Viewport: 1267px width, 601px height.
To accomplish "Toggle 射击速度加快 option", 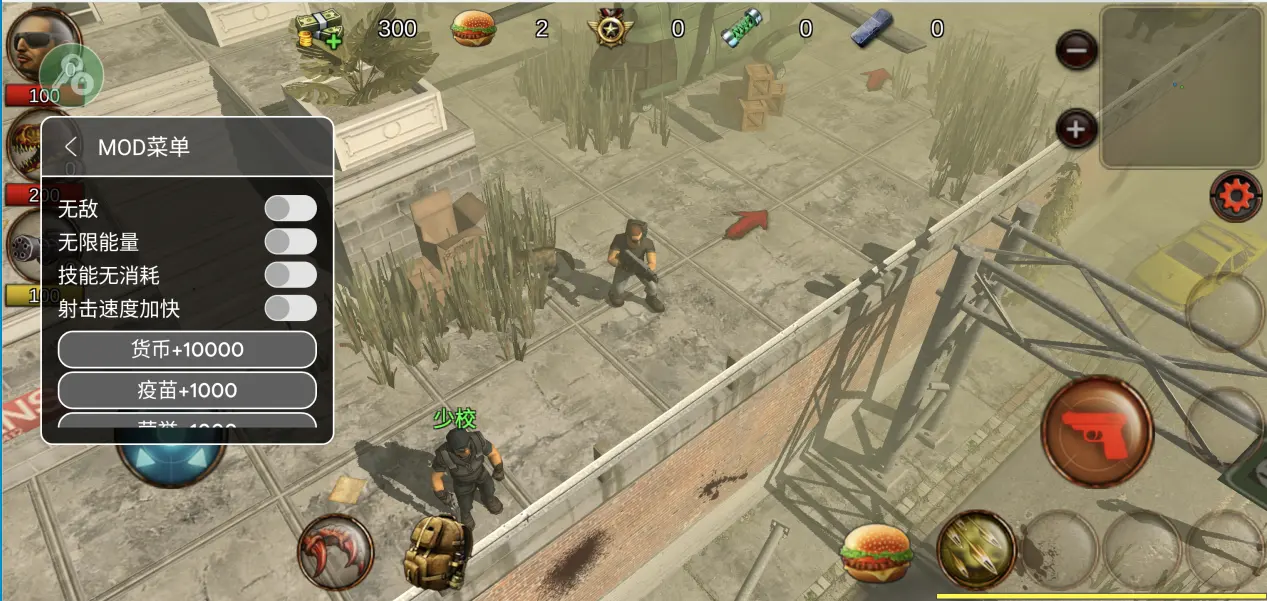I will coord(290,308).
